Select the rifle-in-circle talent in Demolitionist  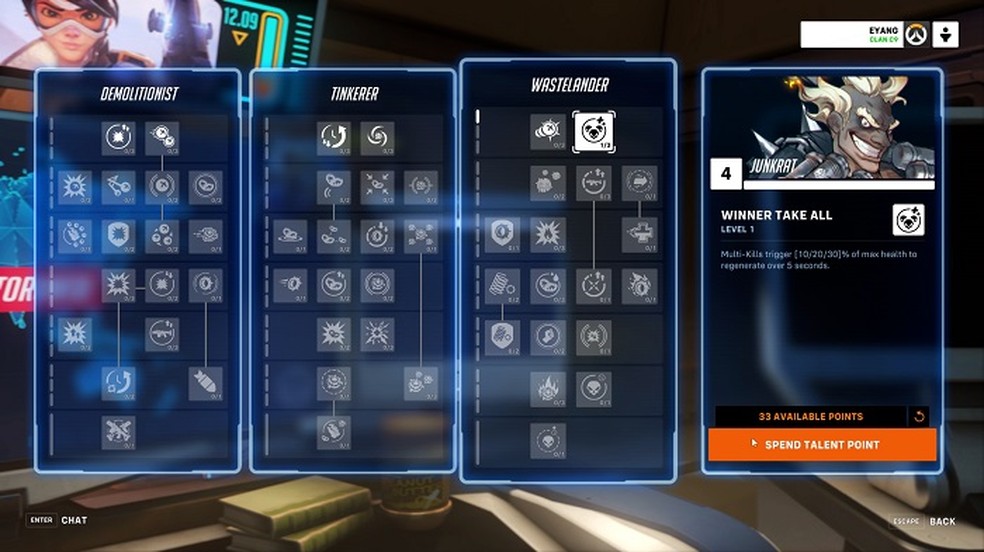click(x=162, y=334)
